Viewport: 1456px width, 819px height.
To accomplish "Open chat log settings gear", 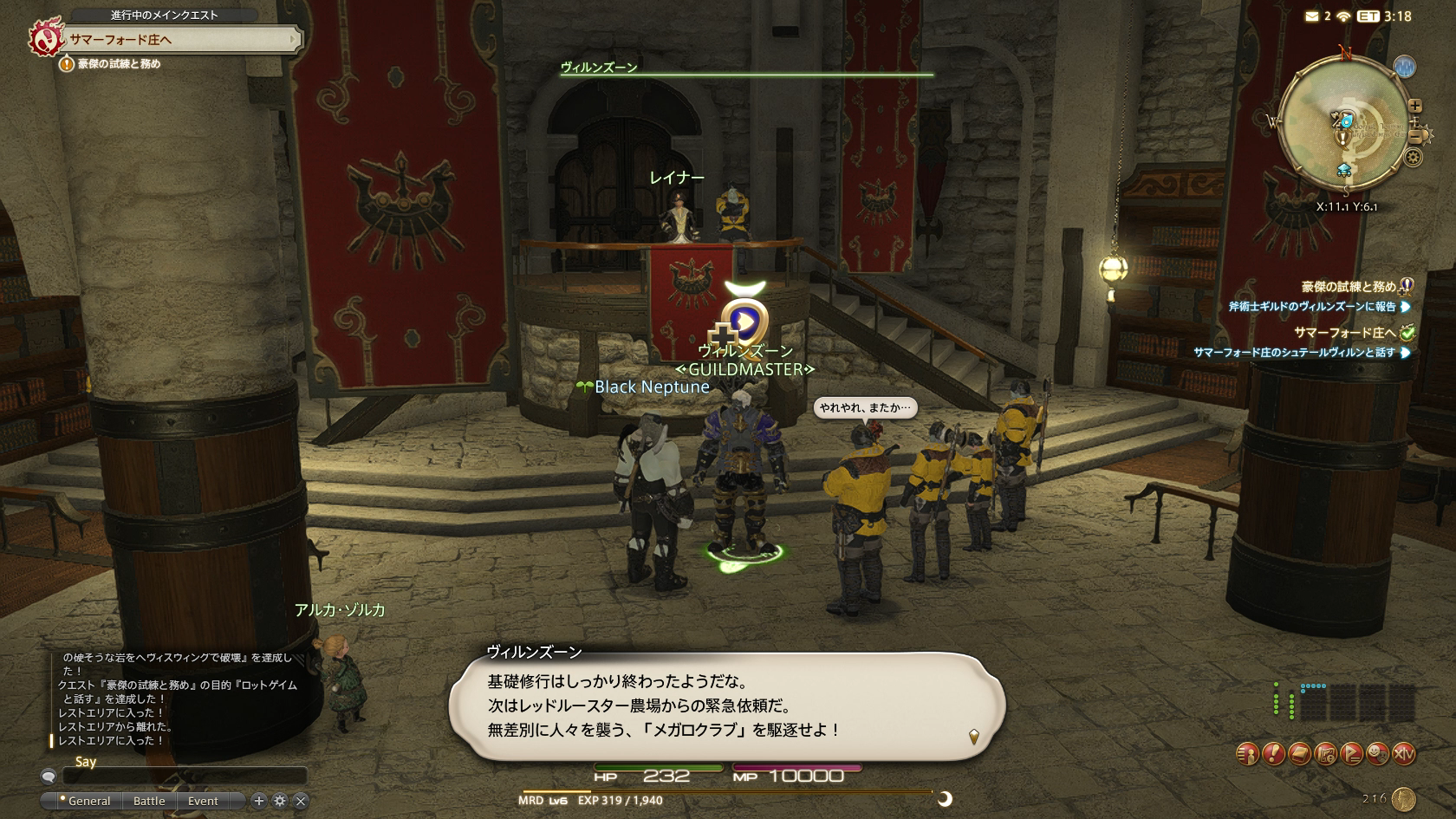I will [x=279, y=801].
